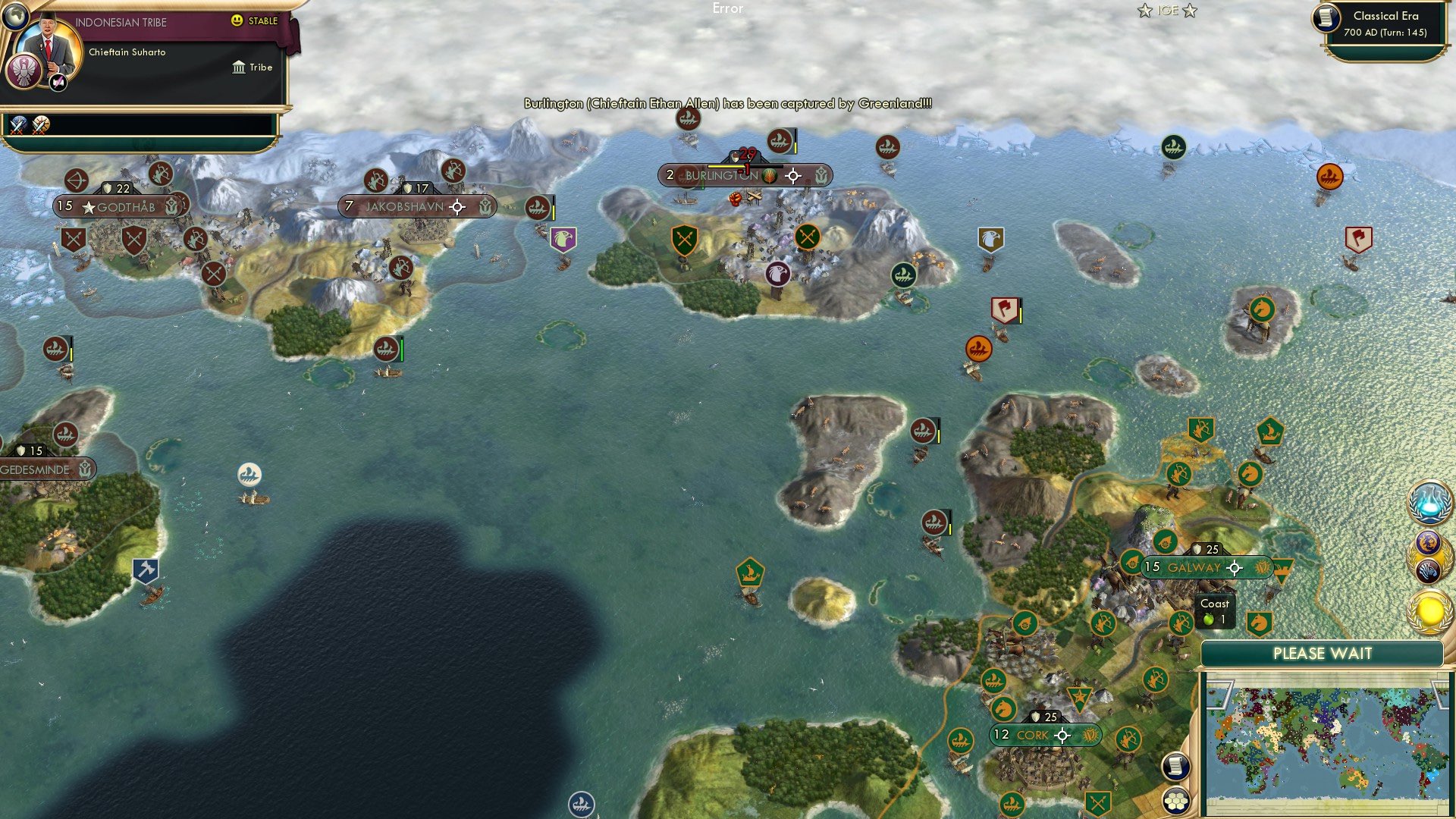Viewport: 1456px width, 819px height.
Task: Click the Tribe government icon
Action: tap(239, 67)
